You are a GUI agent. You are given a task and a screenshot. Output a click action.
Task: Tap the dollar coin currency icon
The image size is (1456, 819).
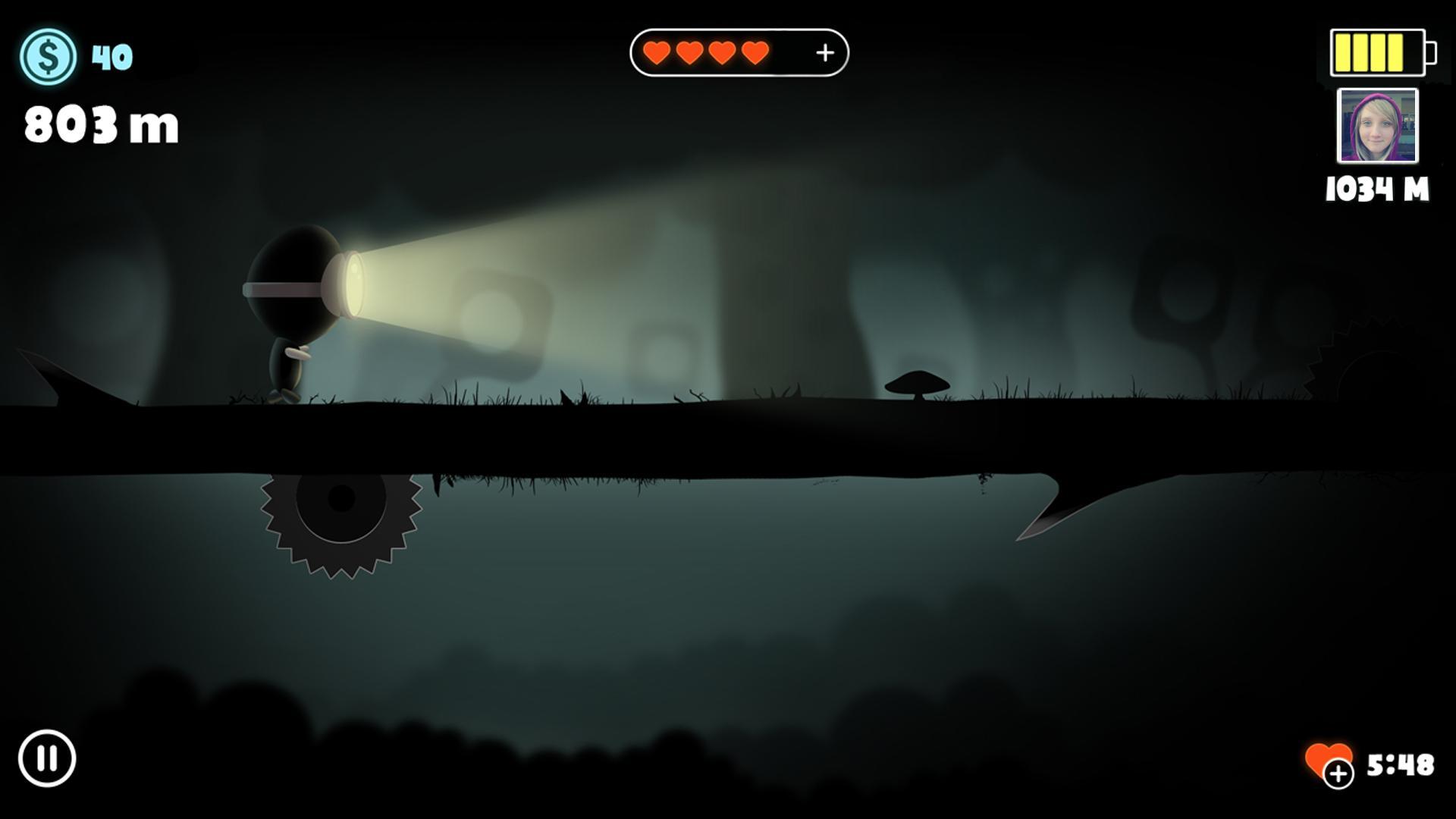pos(48,57)
